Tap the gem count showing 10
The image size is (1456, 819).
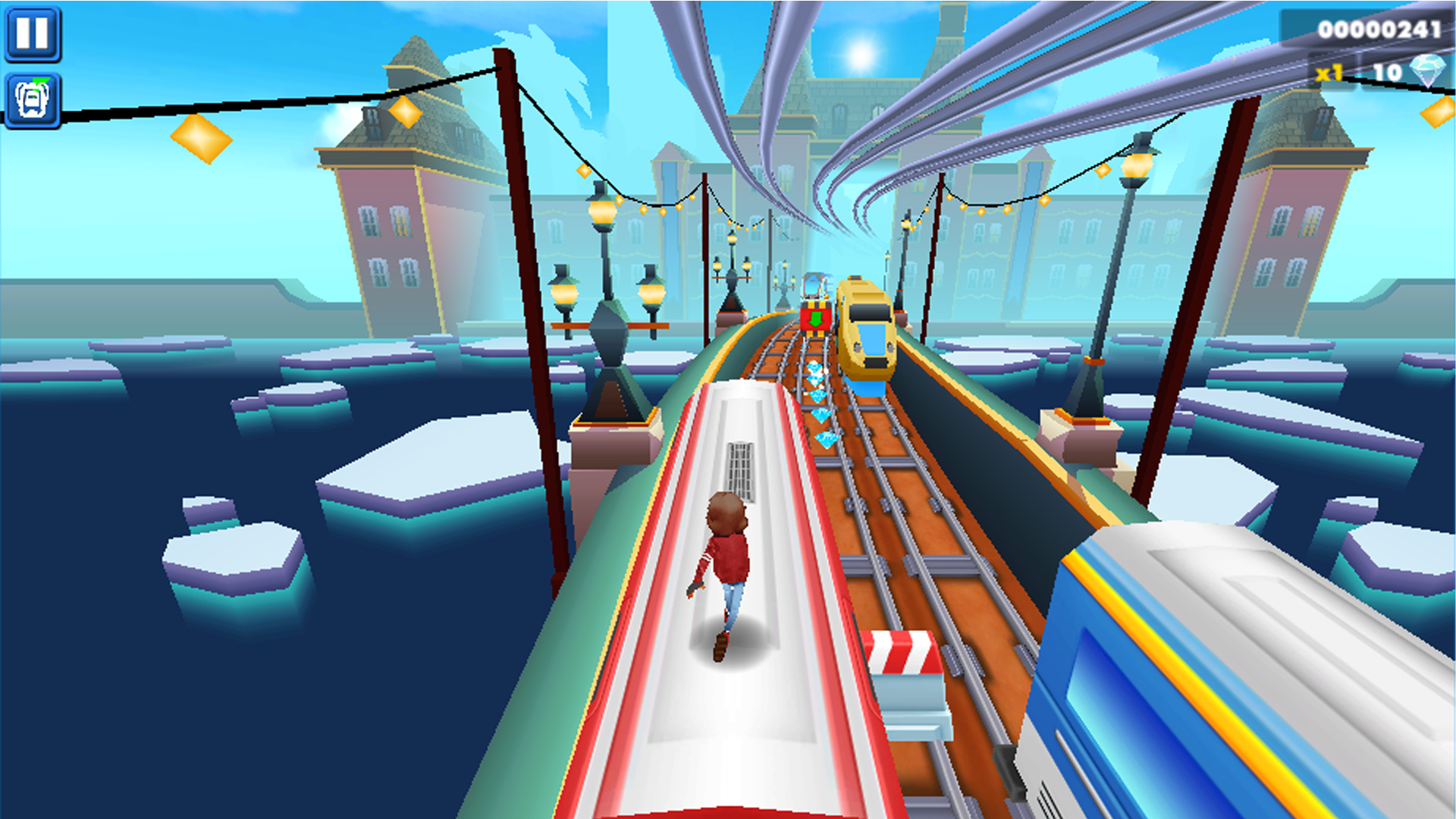pos(1386,74)
